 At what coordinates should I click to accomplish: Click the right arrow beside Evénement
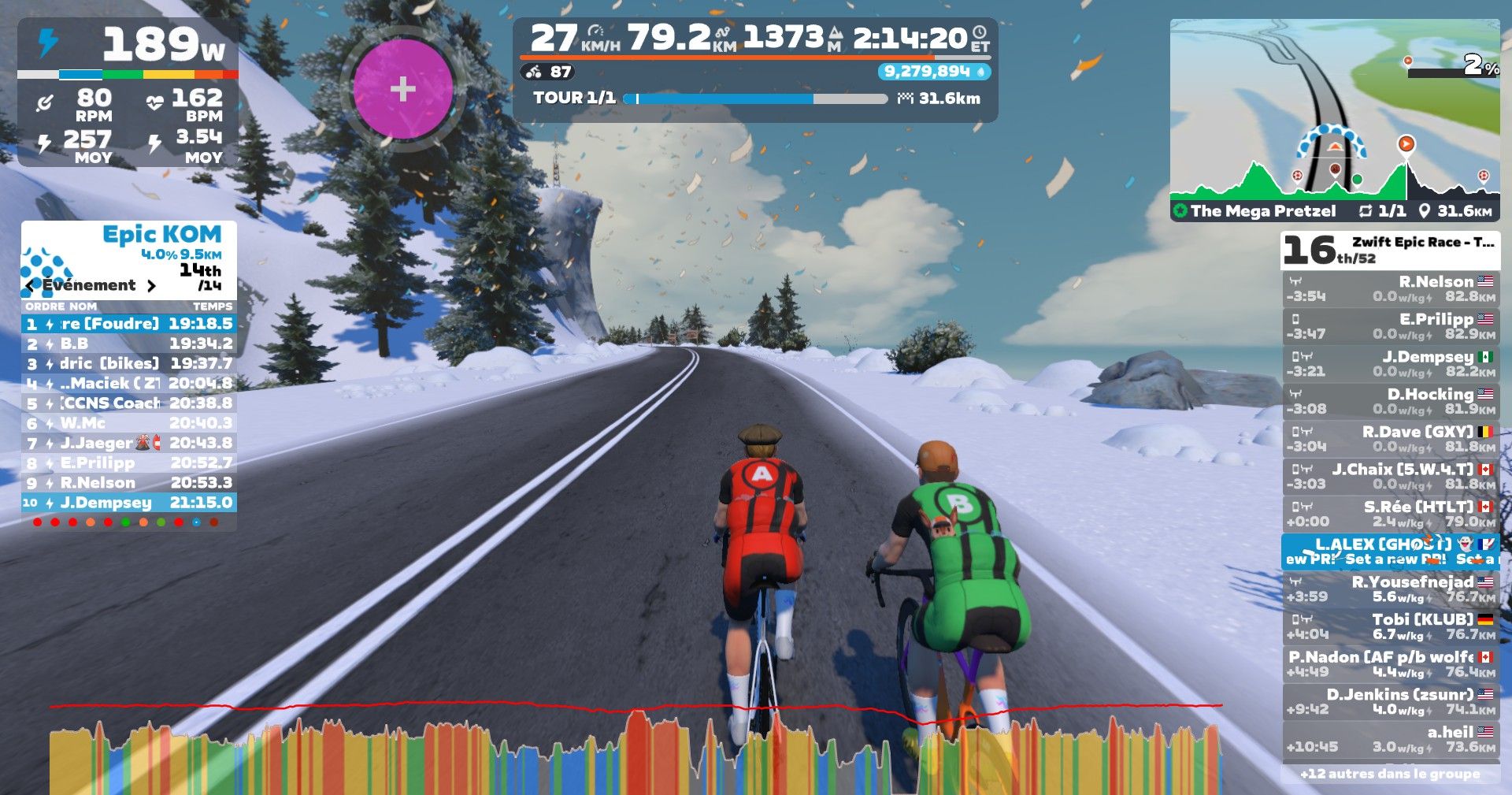[x=152, y=286]
